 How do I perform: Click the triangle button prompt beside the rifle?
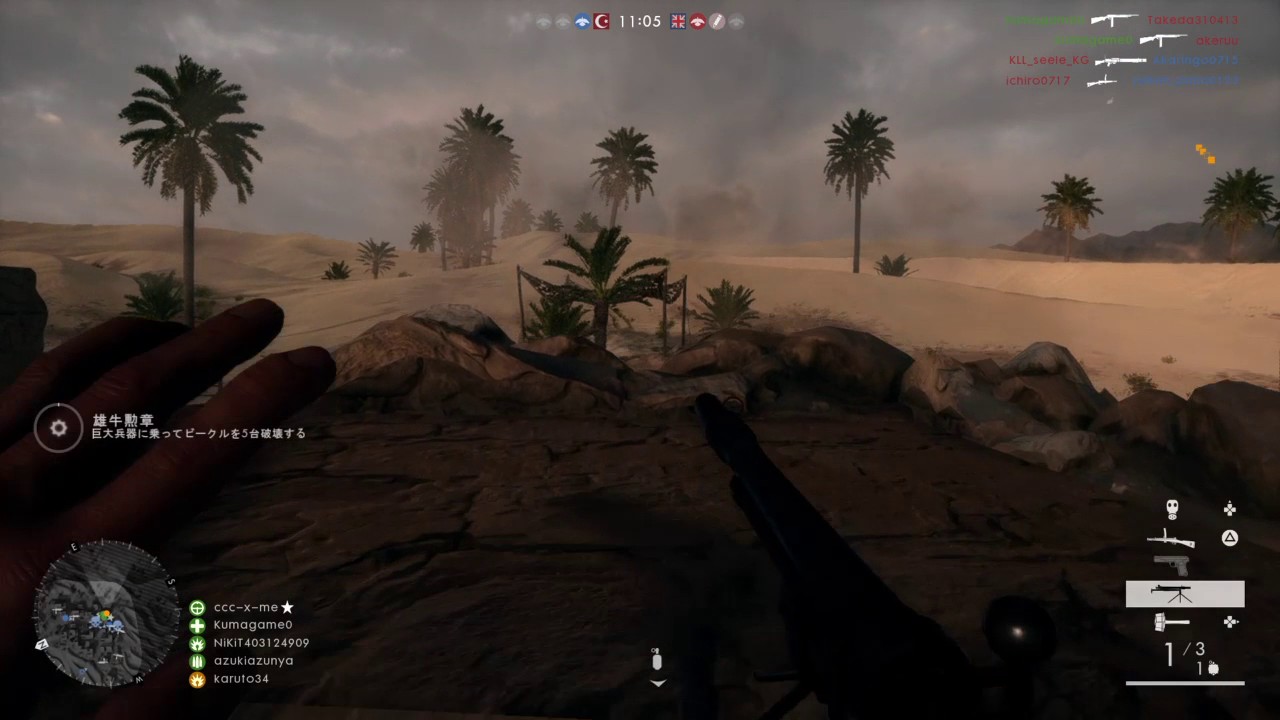click(1230, 538)
